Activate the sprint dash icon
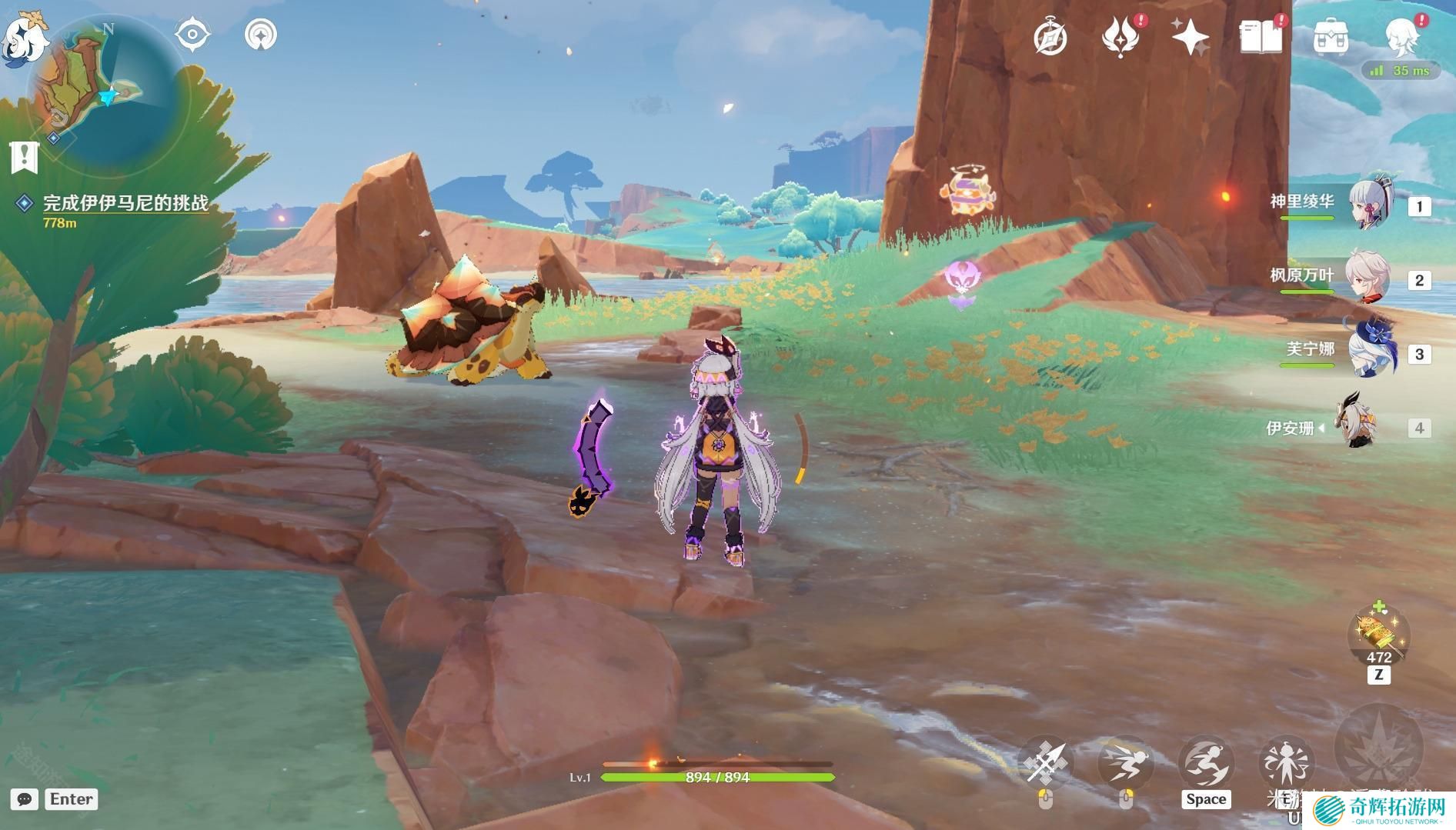This screenshot has width=1456, height=830. tap(1125, 763)
